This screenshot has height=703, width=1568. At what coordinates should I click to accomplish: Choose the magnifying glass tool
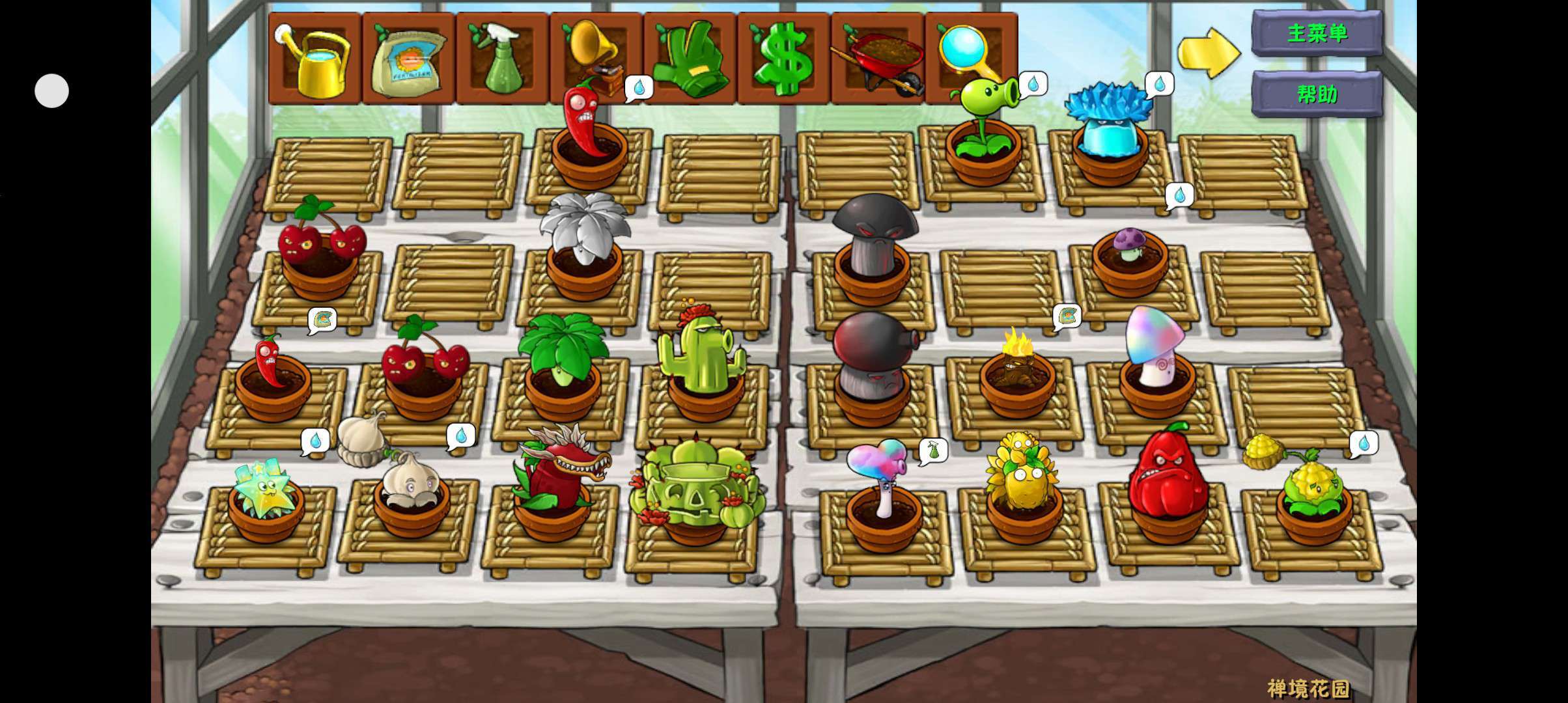click(970, 53)
